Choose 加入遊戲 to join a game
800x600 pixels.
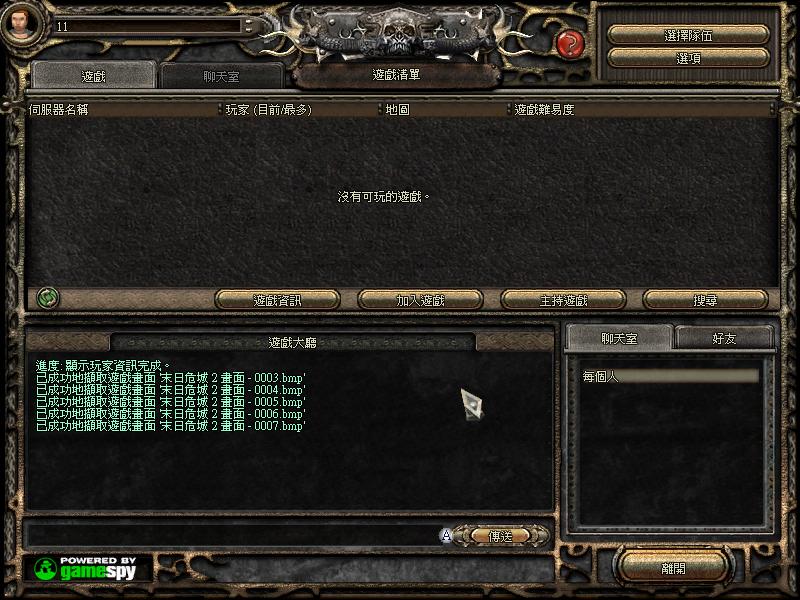coord(420,300)
